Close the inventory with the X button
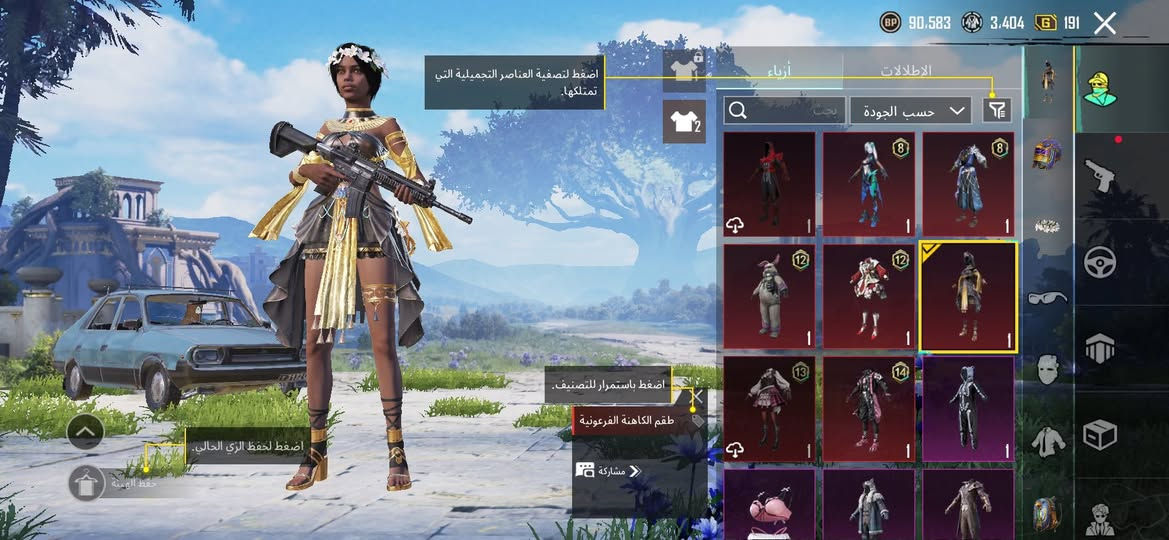 pyautogui.click(x=1104, y=24)
